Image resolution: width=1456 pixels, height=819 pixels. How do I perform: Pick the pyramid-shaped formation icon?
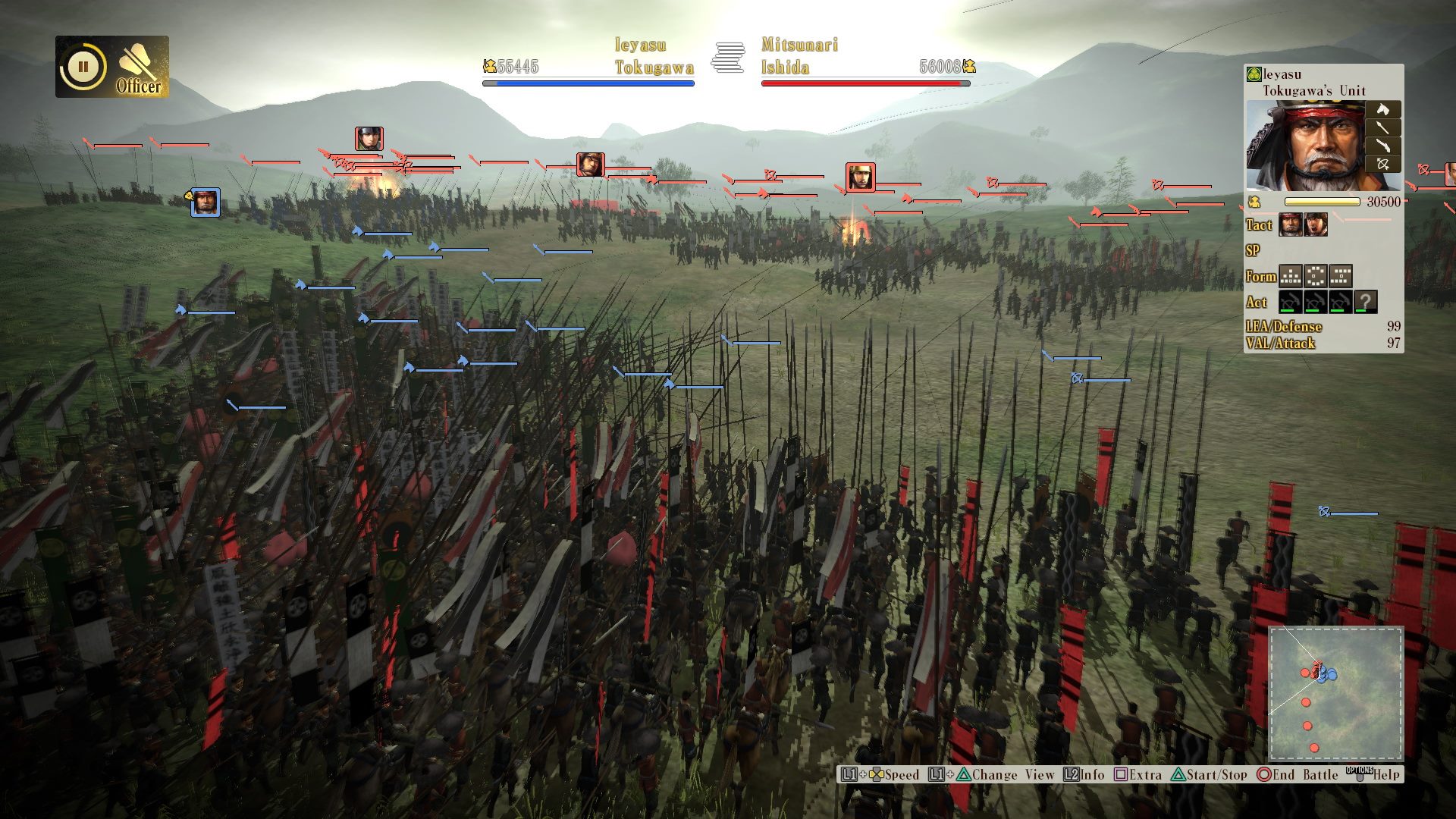pos(1291,275)
